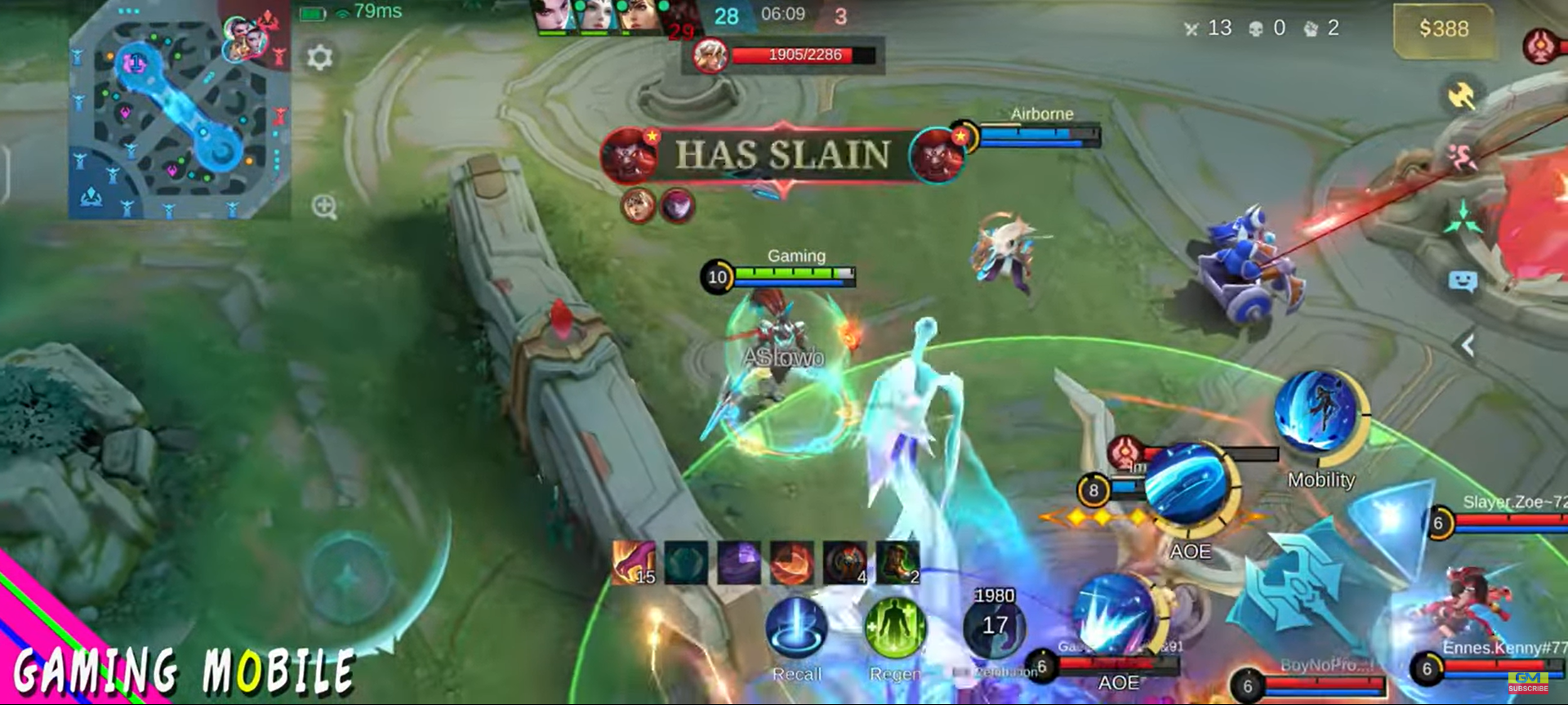The height and width of the screenshot is (705, 1568).
Task: Open the minimap
Action: [178, 112]
